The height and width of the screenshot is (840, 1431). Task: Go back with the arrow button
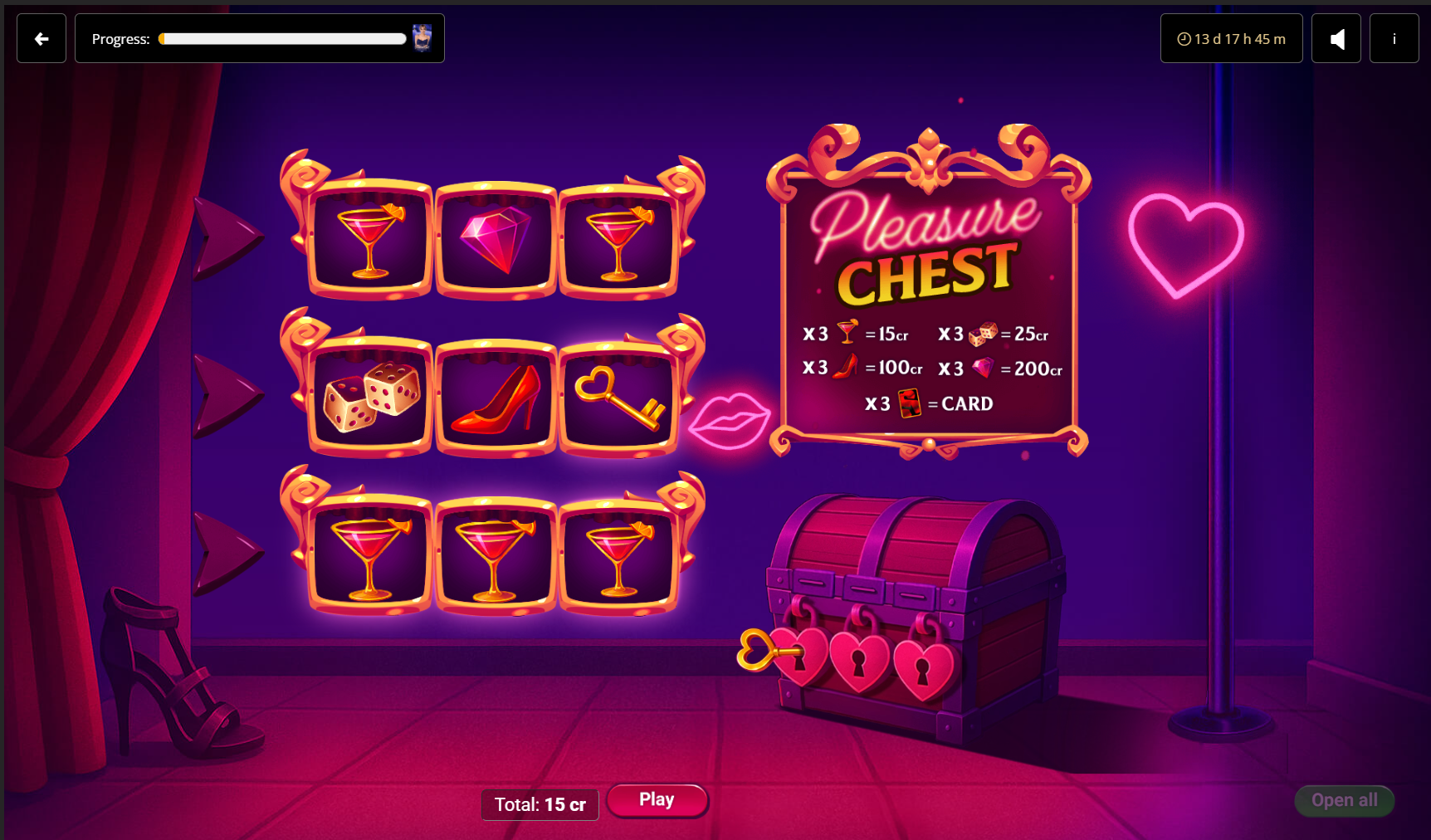(42, 39)
